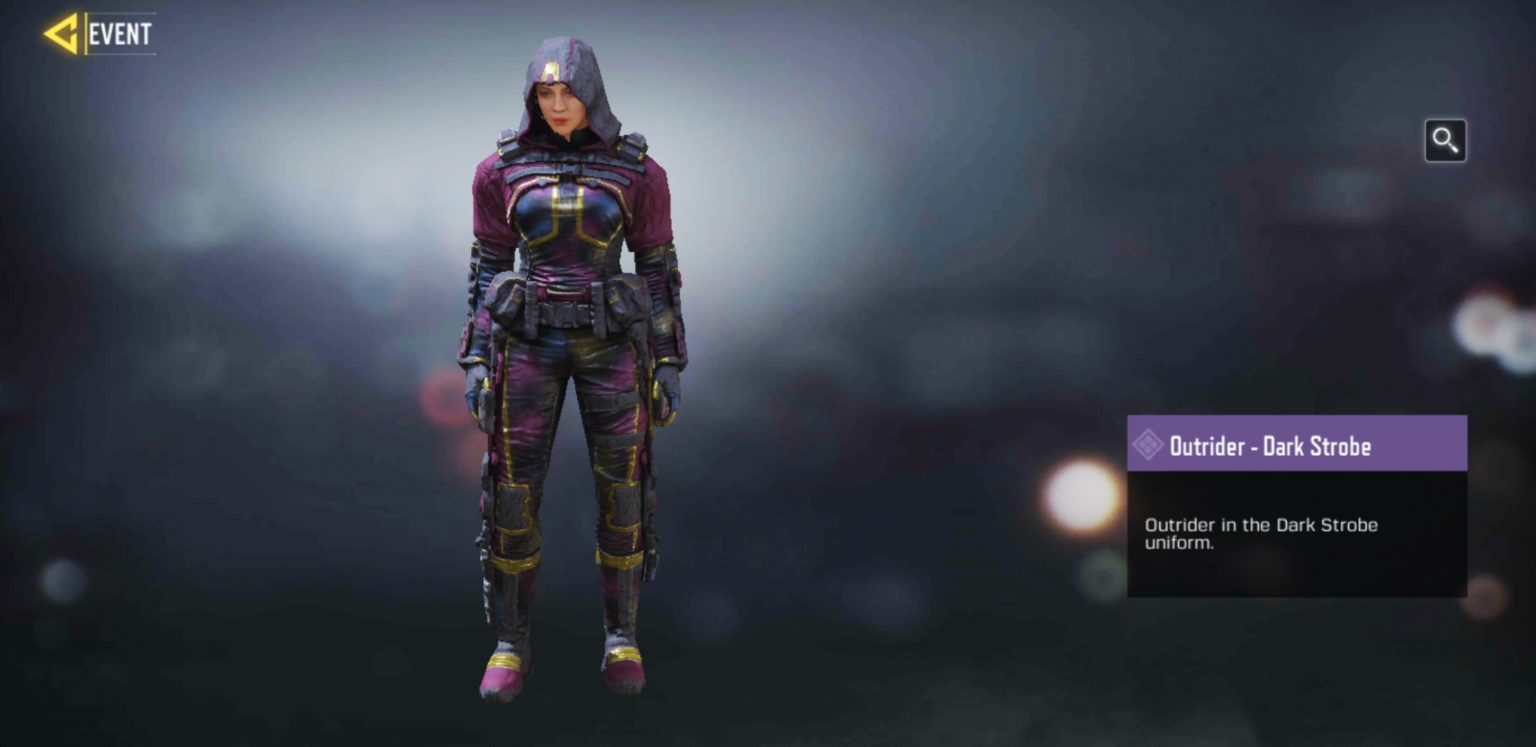Select the Outrider character model
The height and width of the screenshot is (747, 1536).
pos(565,350)
